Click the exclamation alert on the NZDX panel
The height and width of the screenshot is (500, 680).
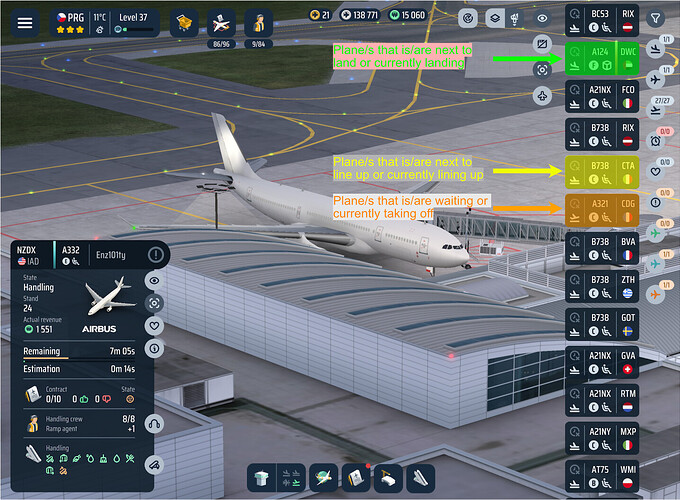pos(155,255)
